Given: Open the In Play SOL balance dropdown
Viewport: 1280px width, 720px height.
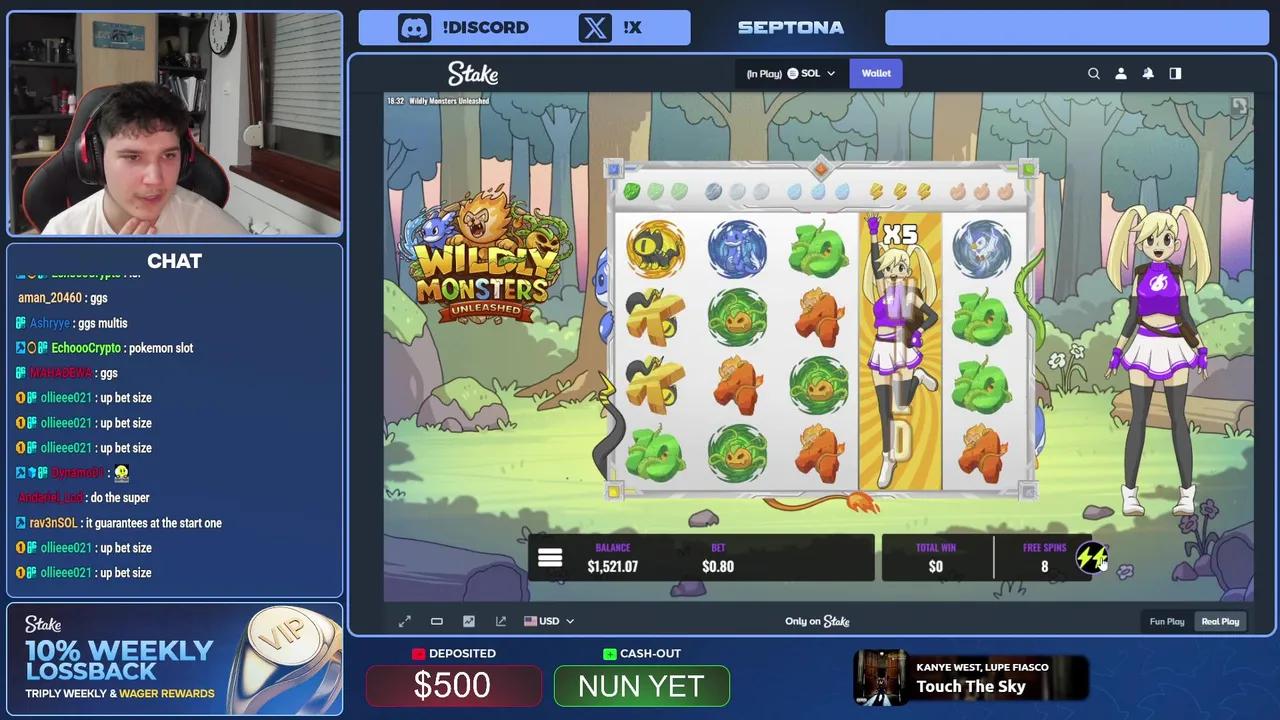Looking at the screenshot, I should point(790,73).
